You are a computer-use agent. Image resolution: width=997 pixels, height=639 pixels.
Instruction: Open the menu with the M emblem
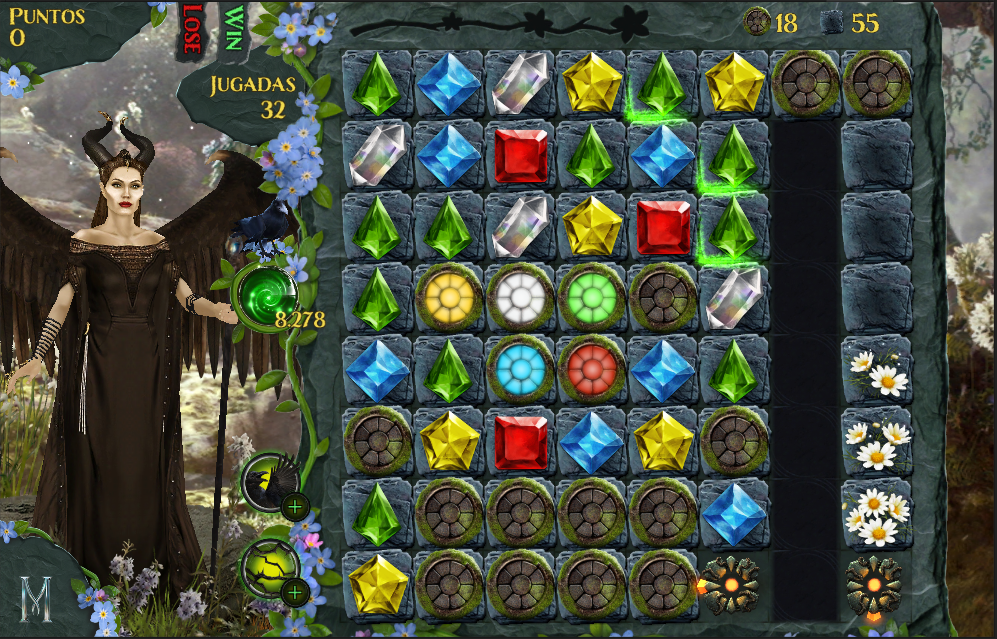coord(37,601)
